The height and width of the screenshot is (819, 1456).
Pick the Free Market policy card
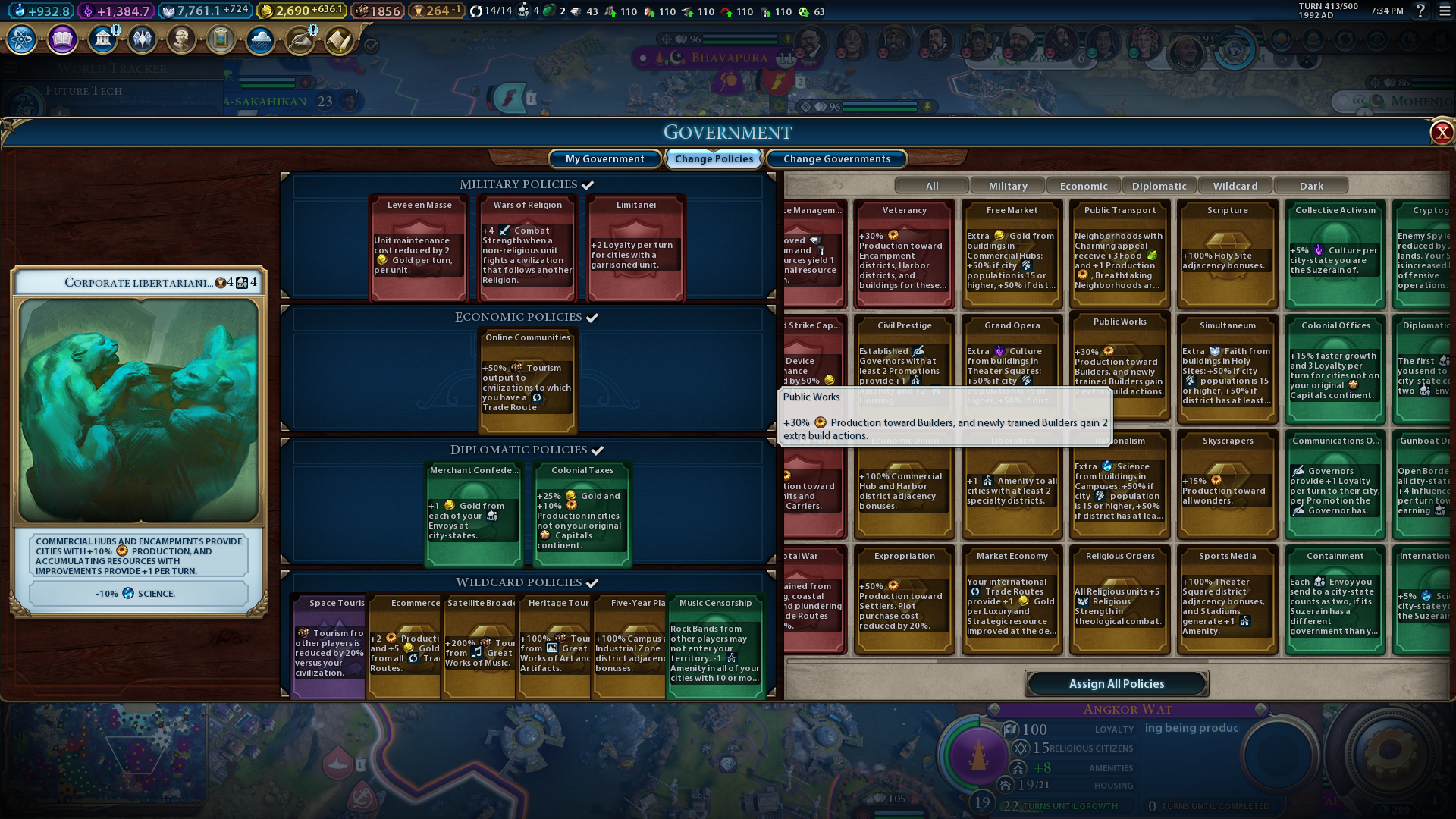point(1012,253)
